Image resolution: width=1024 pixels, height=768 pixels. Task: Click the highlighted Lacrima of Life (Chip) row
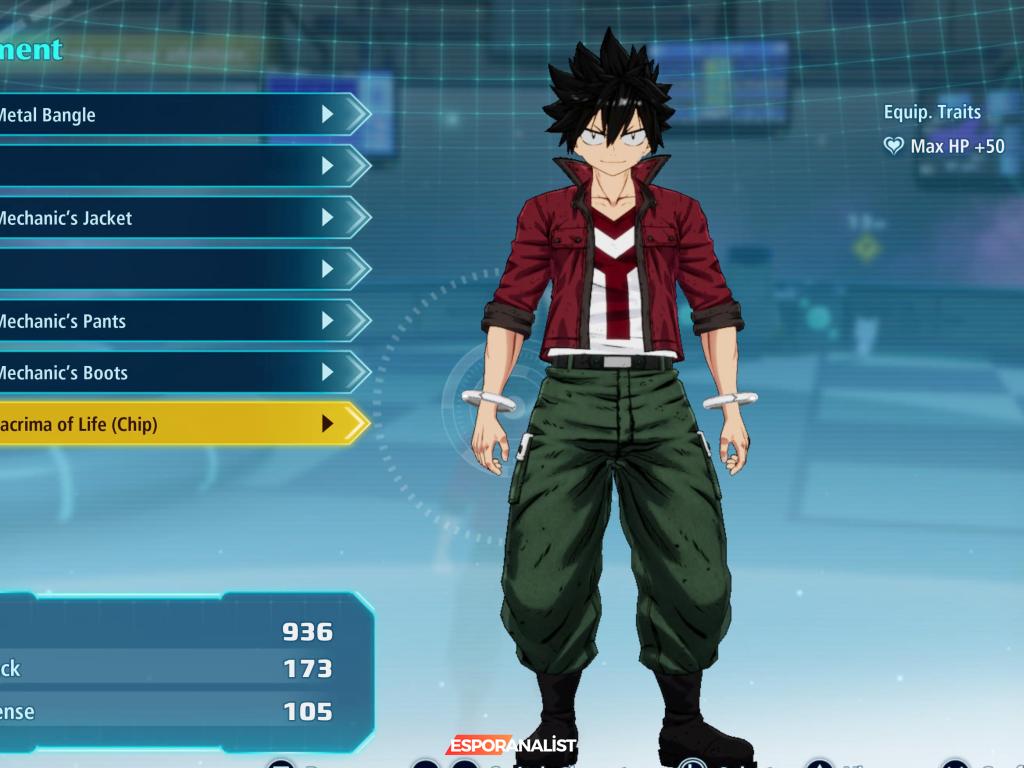pos(170,424)
